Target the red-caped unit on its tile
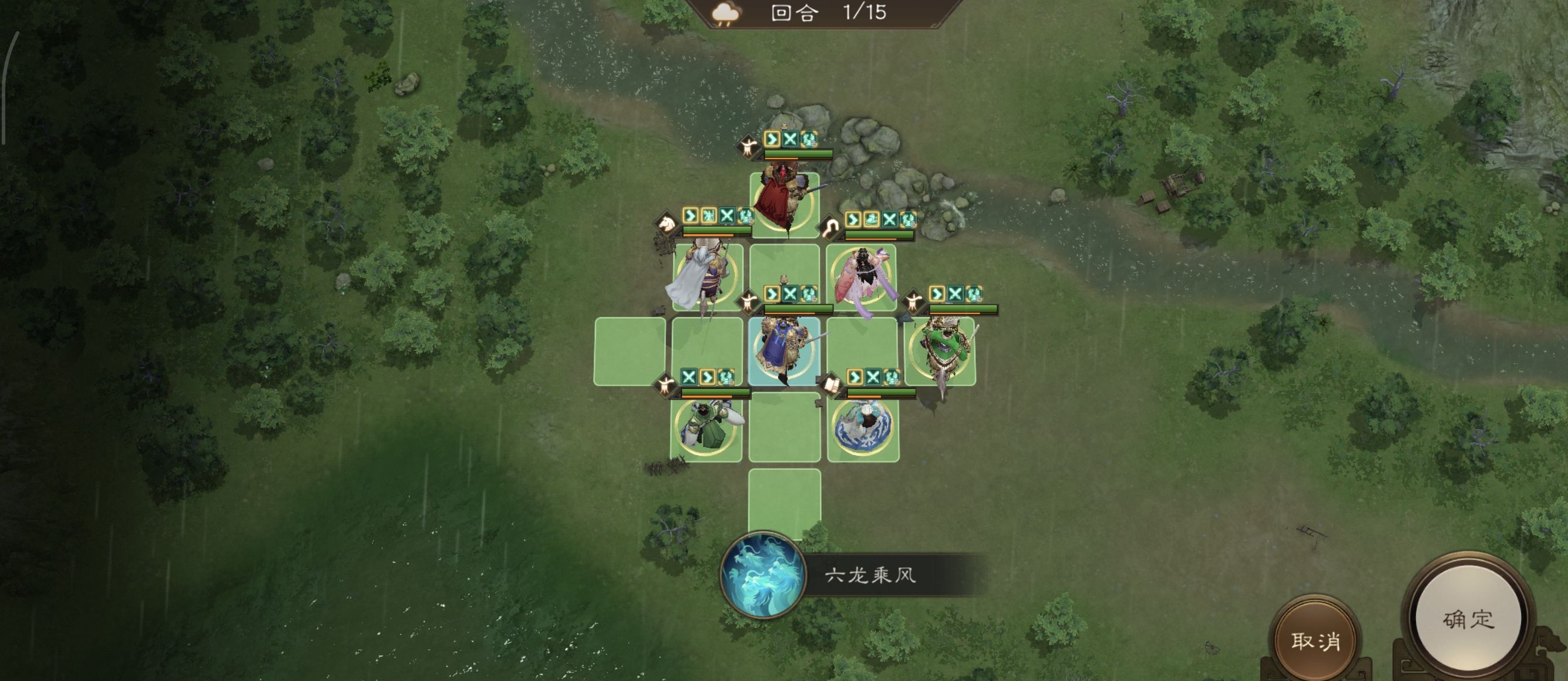This screenshot has height=681, width=1568. (x=784, y=203)
